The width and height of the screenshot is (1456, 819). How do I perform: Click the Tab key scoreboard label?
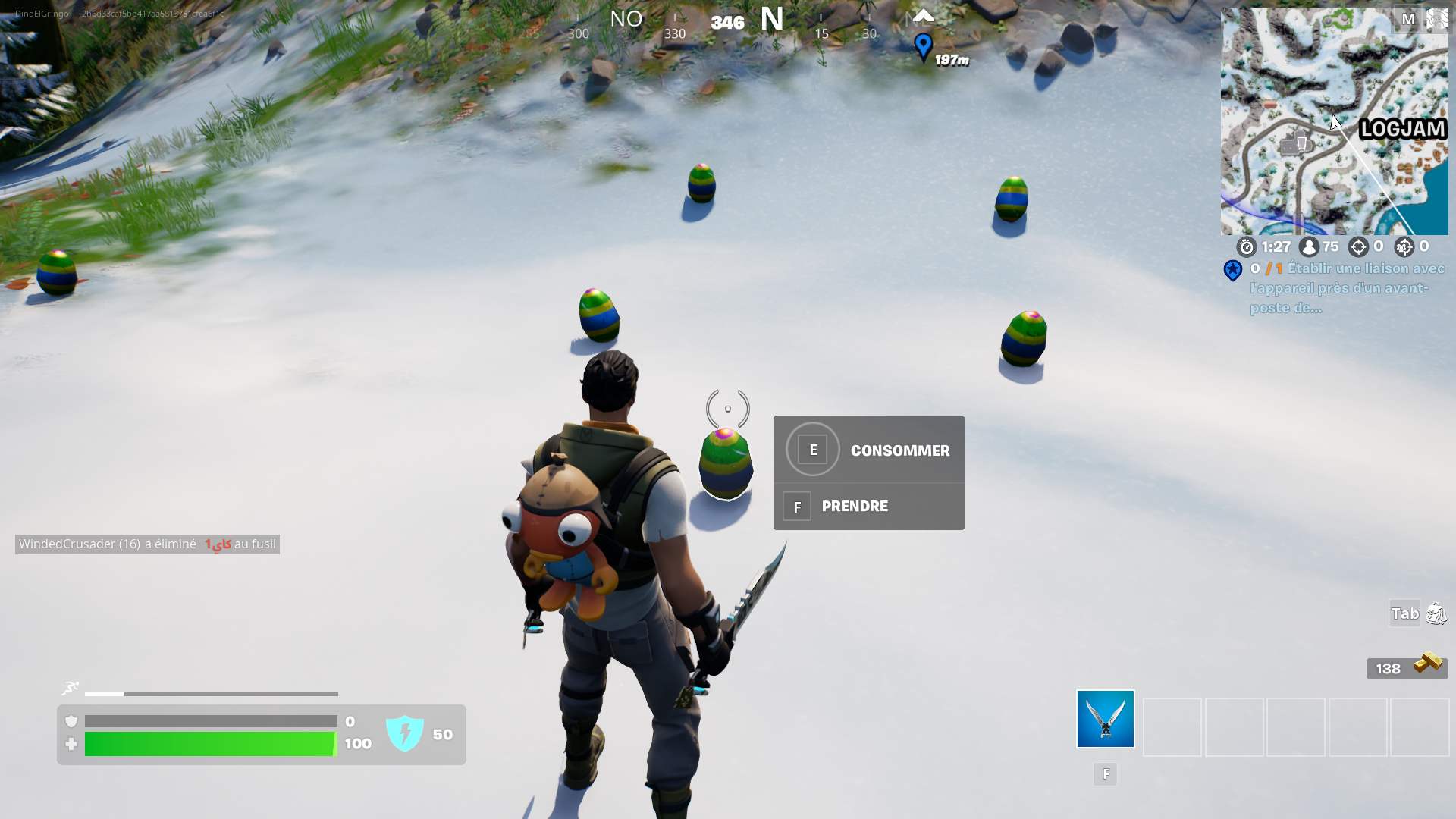1404,613
